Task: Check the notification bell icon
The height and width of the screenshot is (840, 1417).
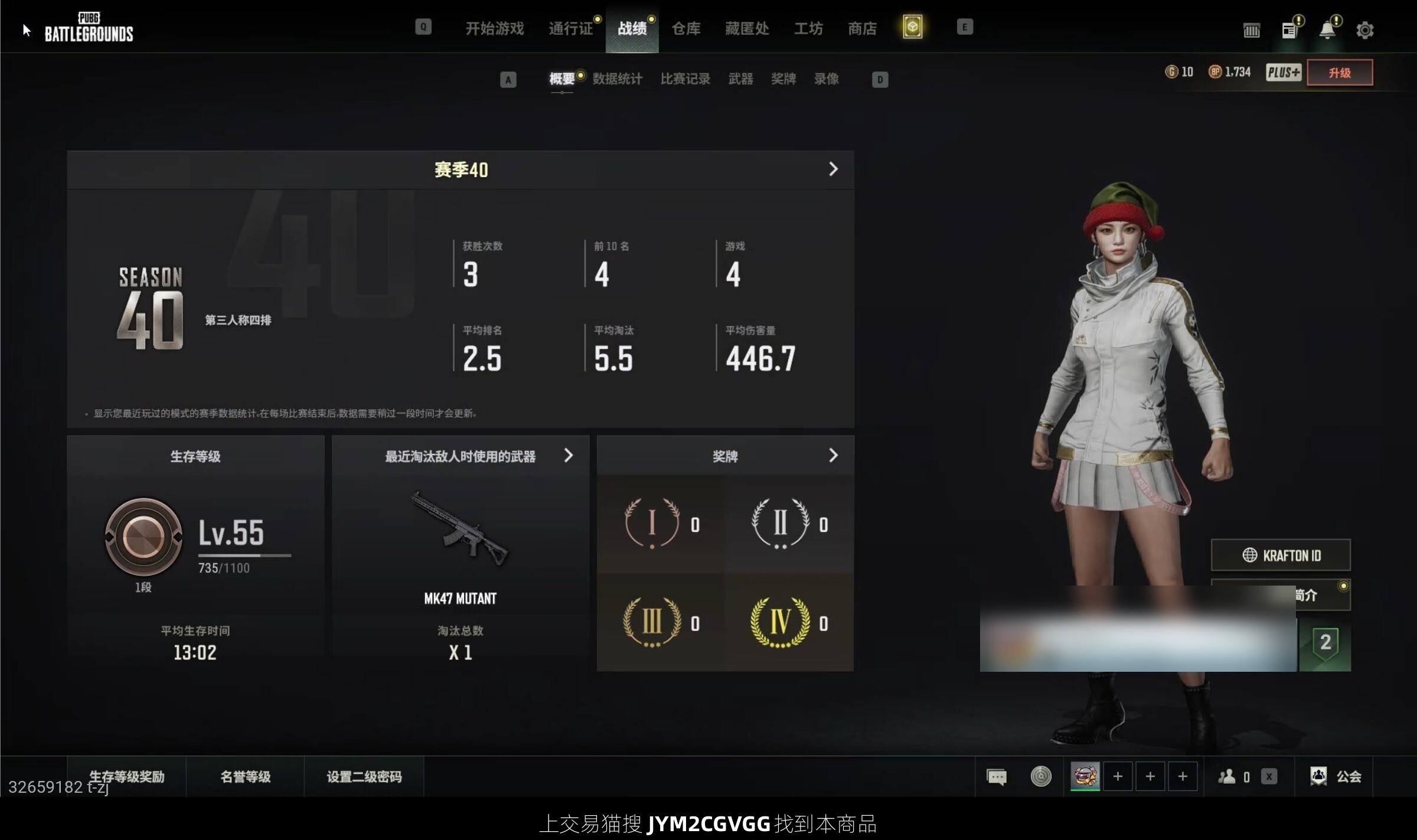Action: tap(1327, 30)
